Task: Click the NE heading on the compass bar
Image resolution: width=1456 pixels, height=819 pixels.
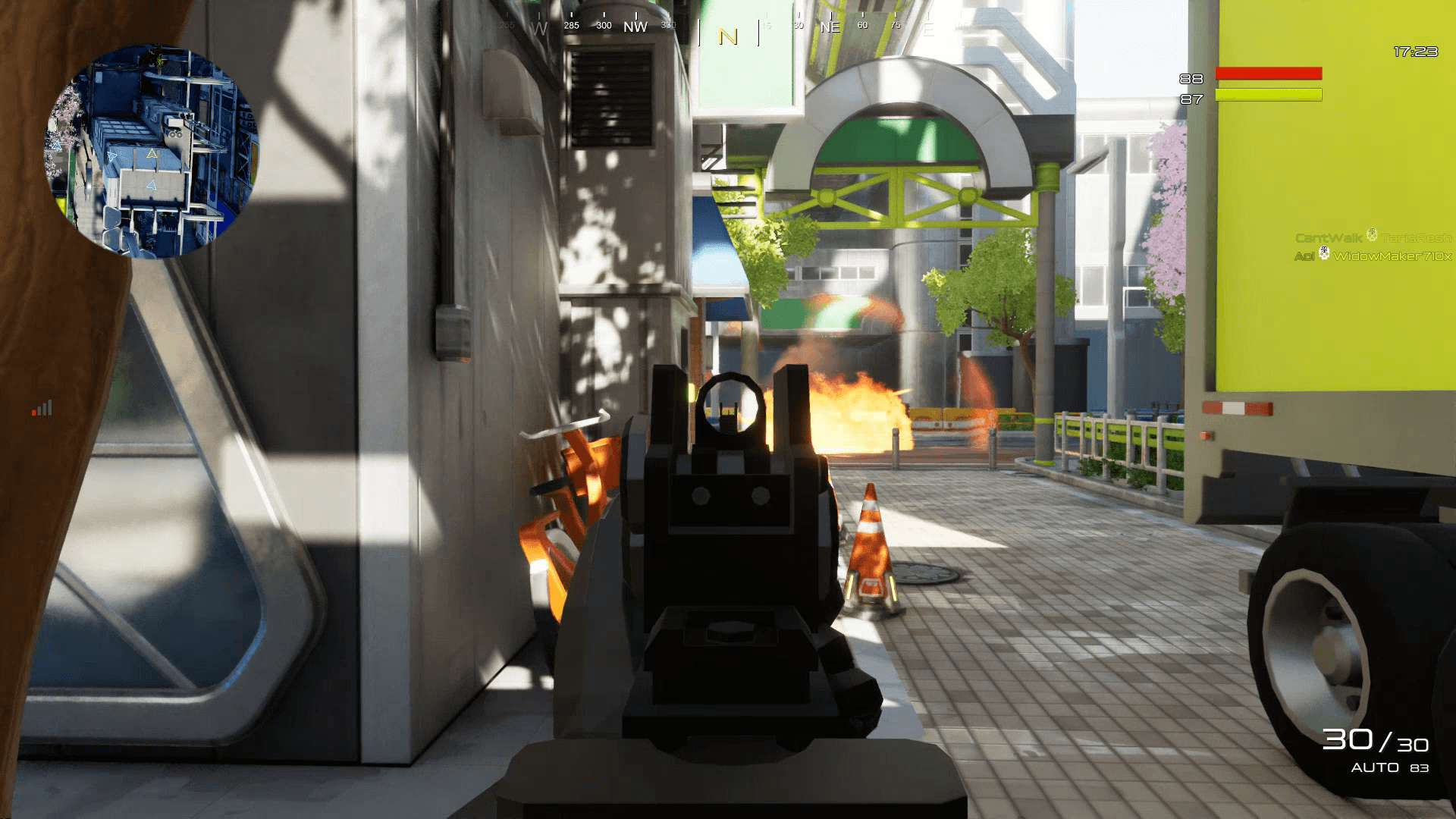Action: tap(830, 27)
